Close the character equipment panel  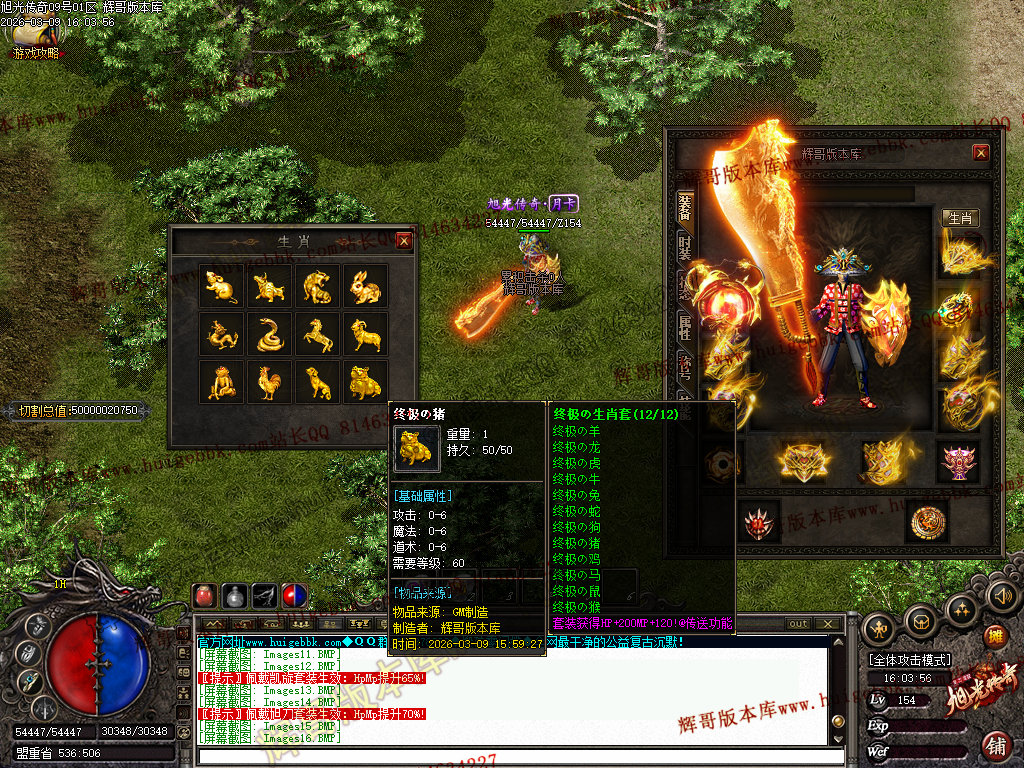point(980,152)
